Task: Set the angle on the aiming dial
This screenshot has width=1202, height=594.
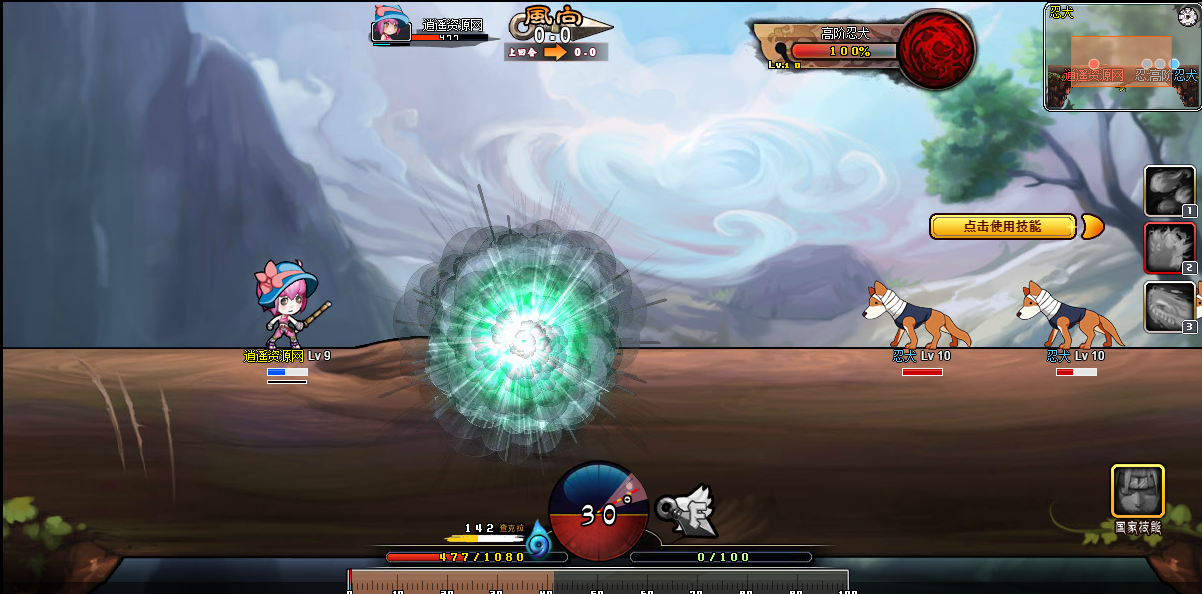Action: click(598, 512)
